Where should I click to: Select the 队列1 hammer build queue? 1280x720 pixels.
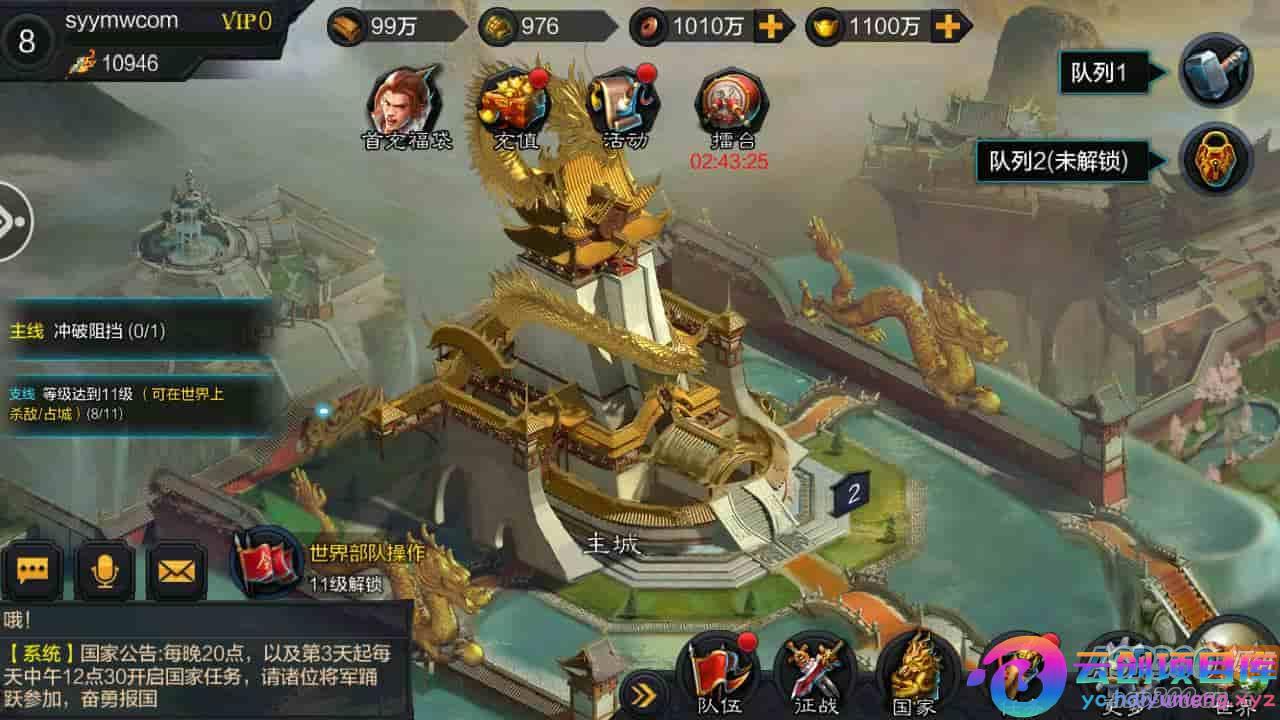click(1214, 71)
